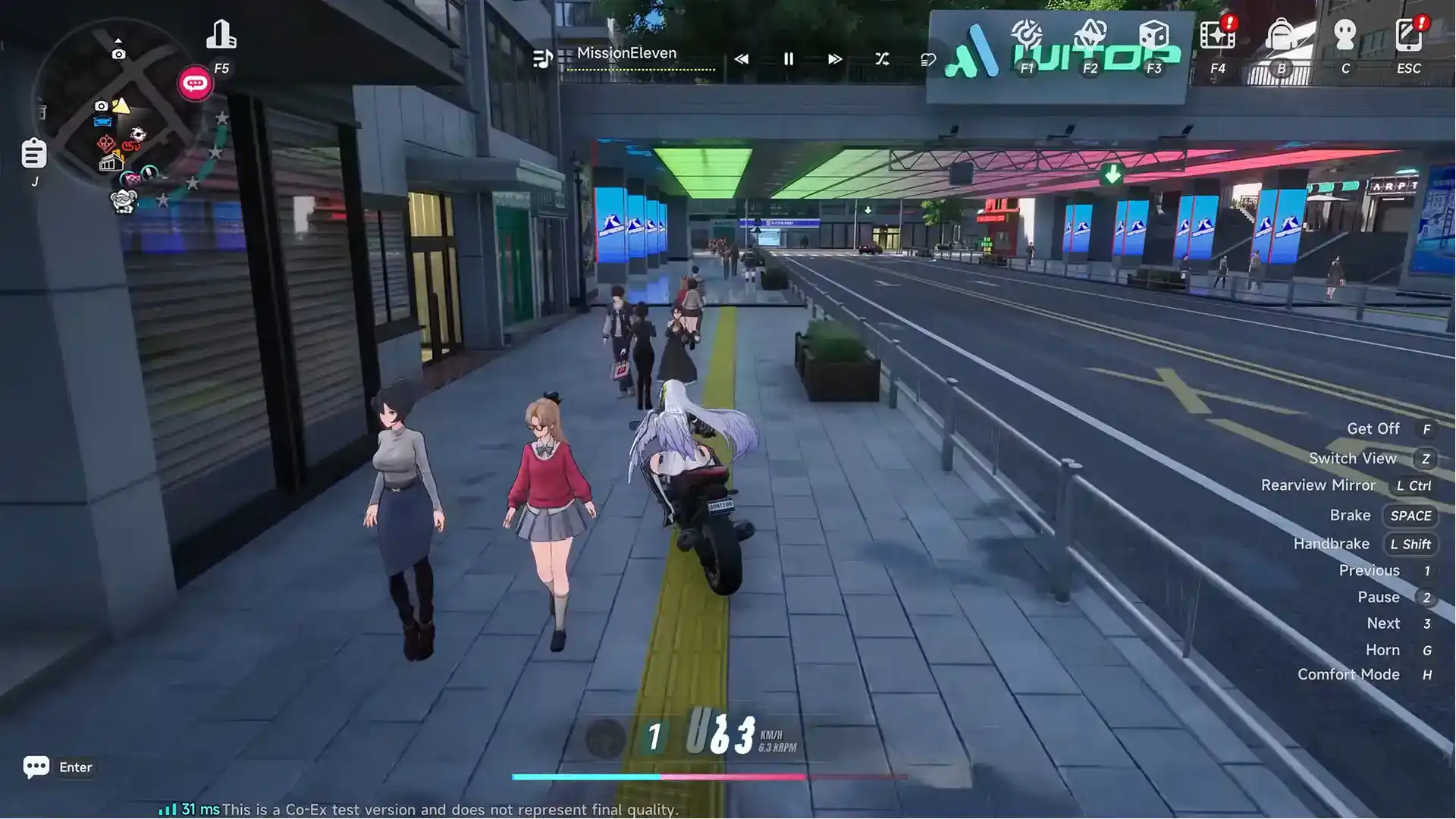Open the dice menu icon
The width and height of the screenshot is (1456, 819).
1153,36
